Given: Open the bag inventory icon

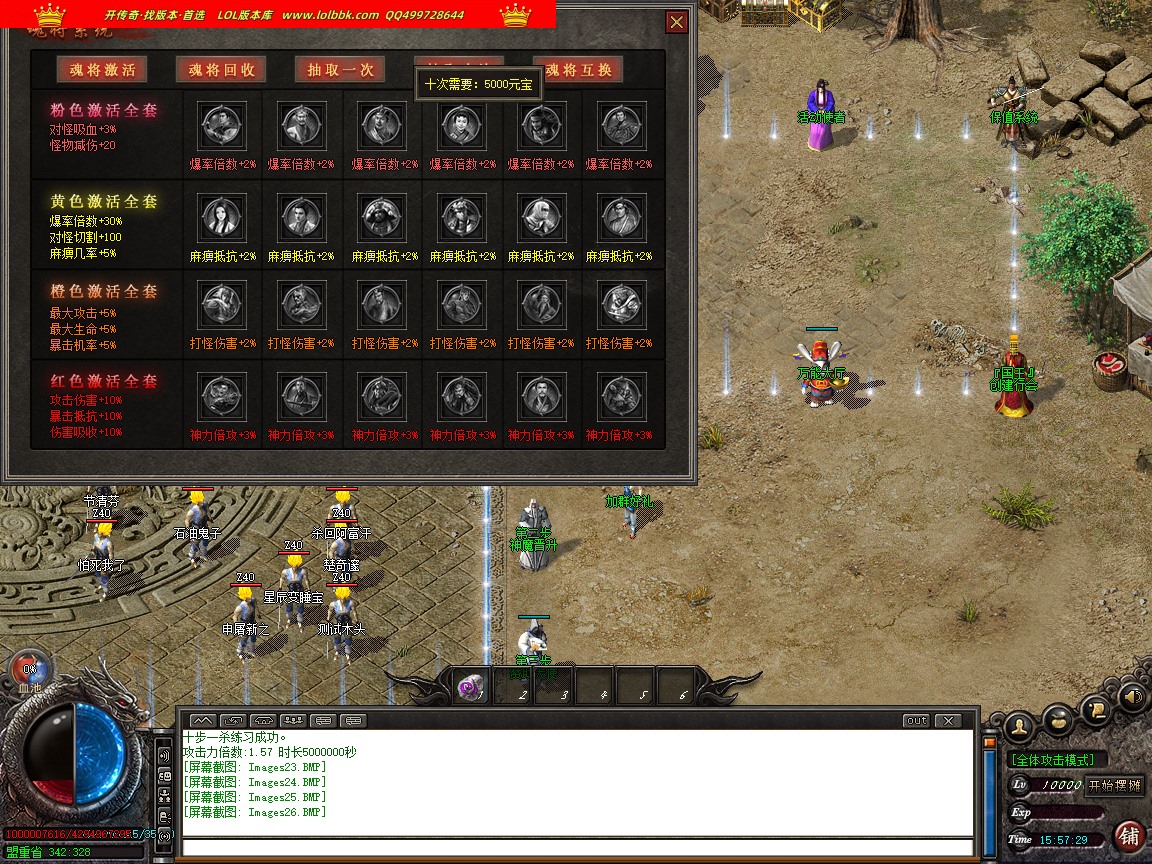Looking at the screenshot, I should pos(1058,718).
